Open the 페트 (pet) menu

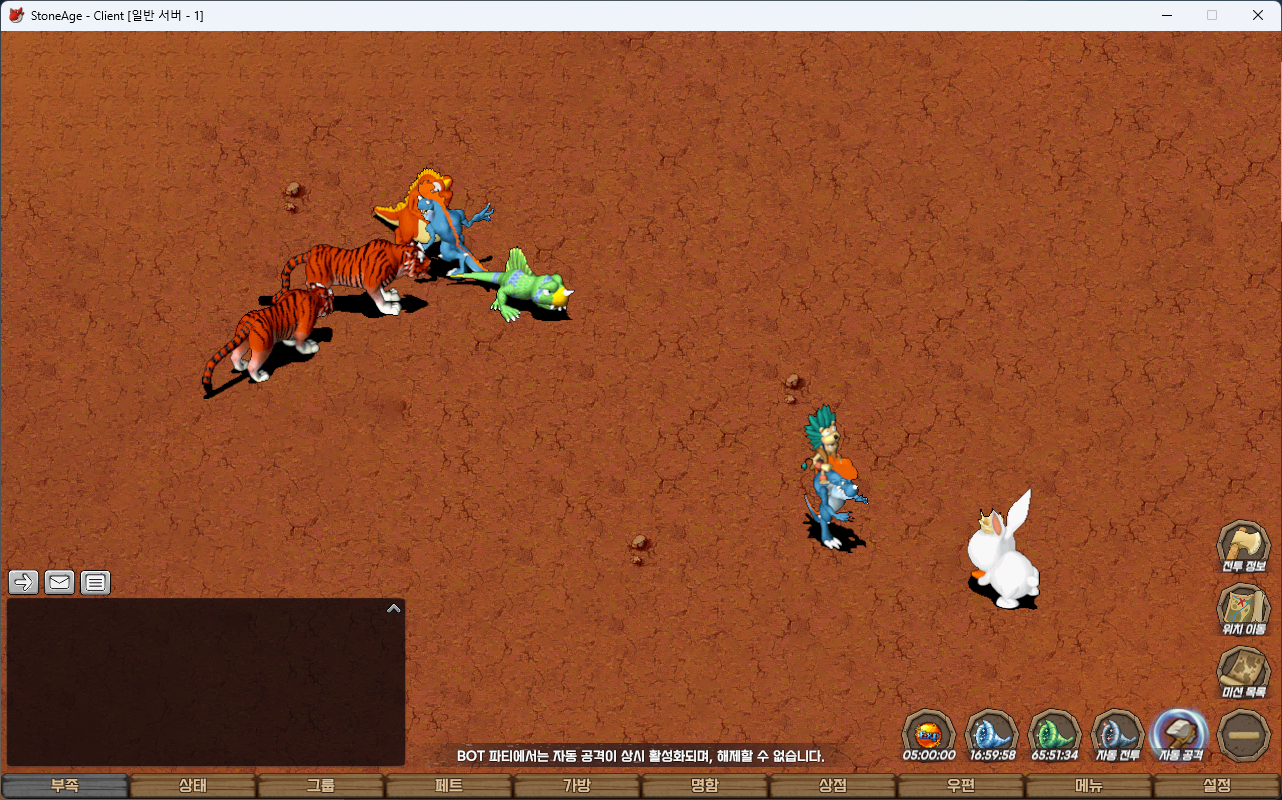[449, 786]
